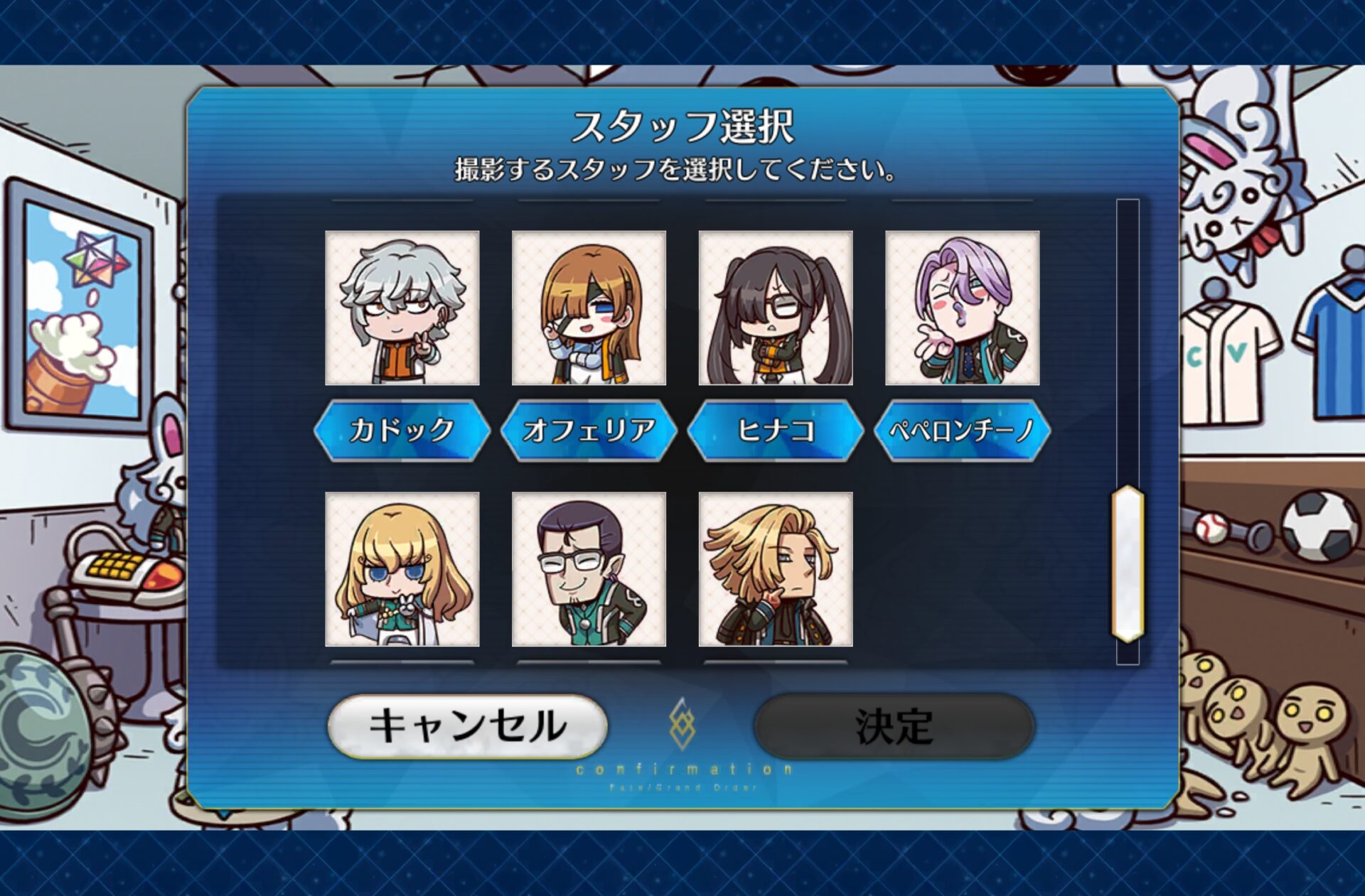The height and width of the screenshot is (896, 1365).
Task: Confirm selection with the 決定 button
Action: click(x=894, y=725)
